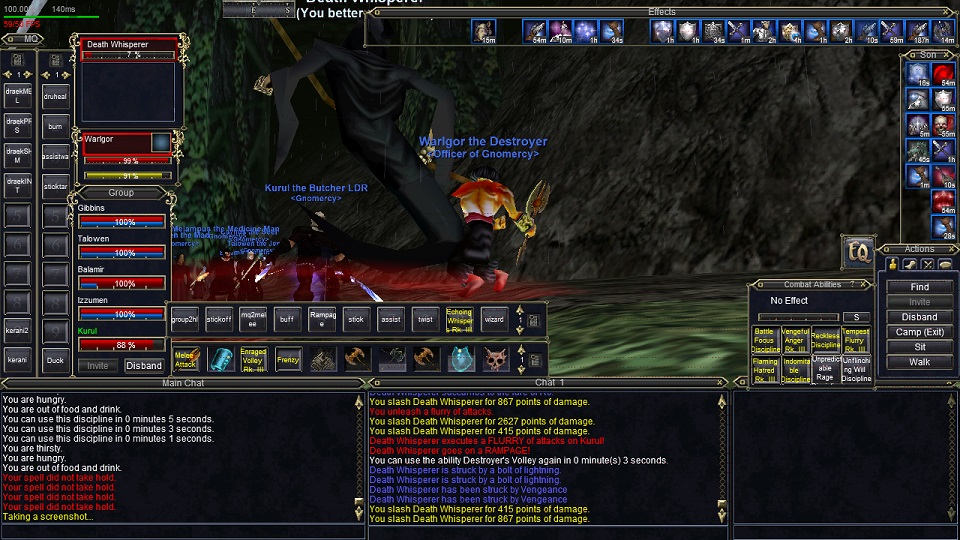Click the Frenzy hotbar button
The height and width of the screenshot is (540, 960).
point(288,359)
